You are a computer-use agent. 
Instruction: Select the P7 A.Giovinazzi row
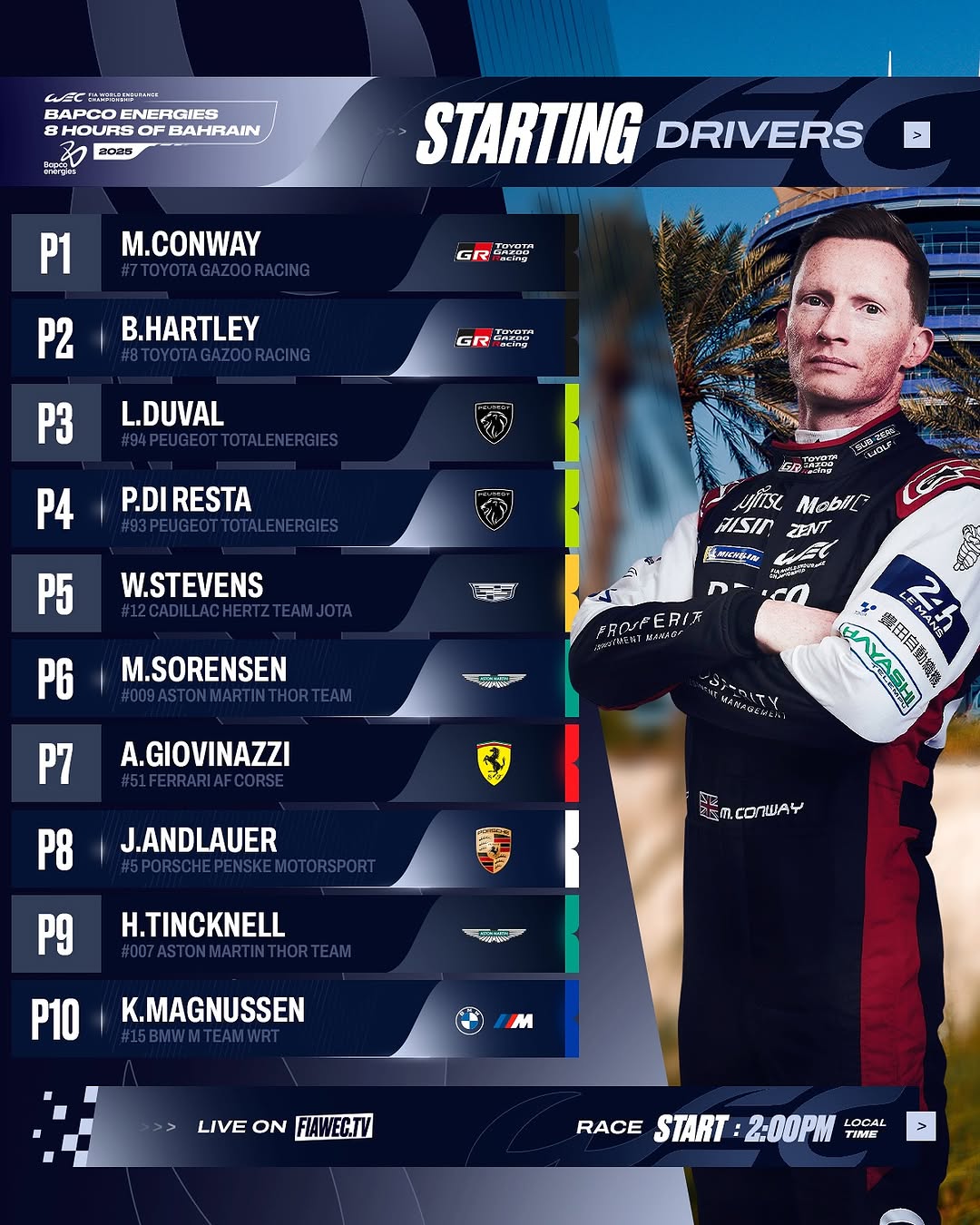tap(294, 764)
